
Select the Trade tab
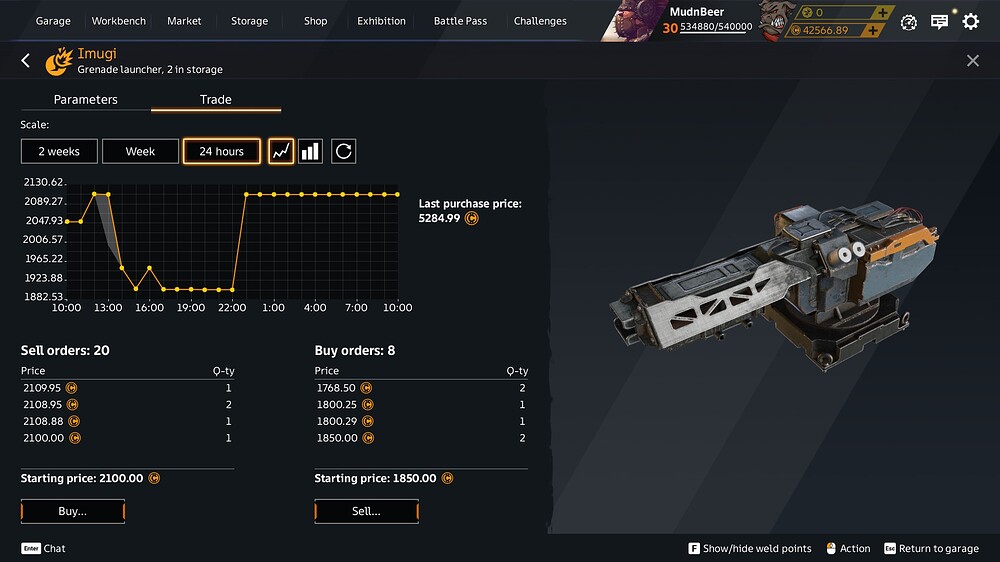tap(216, 100)
